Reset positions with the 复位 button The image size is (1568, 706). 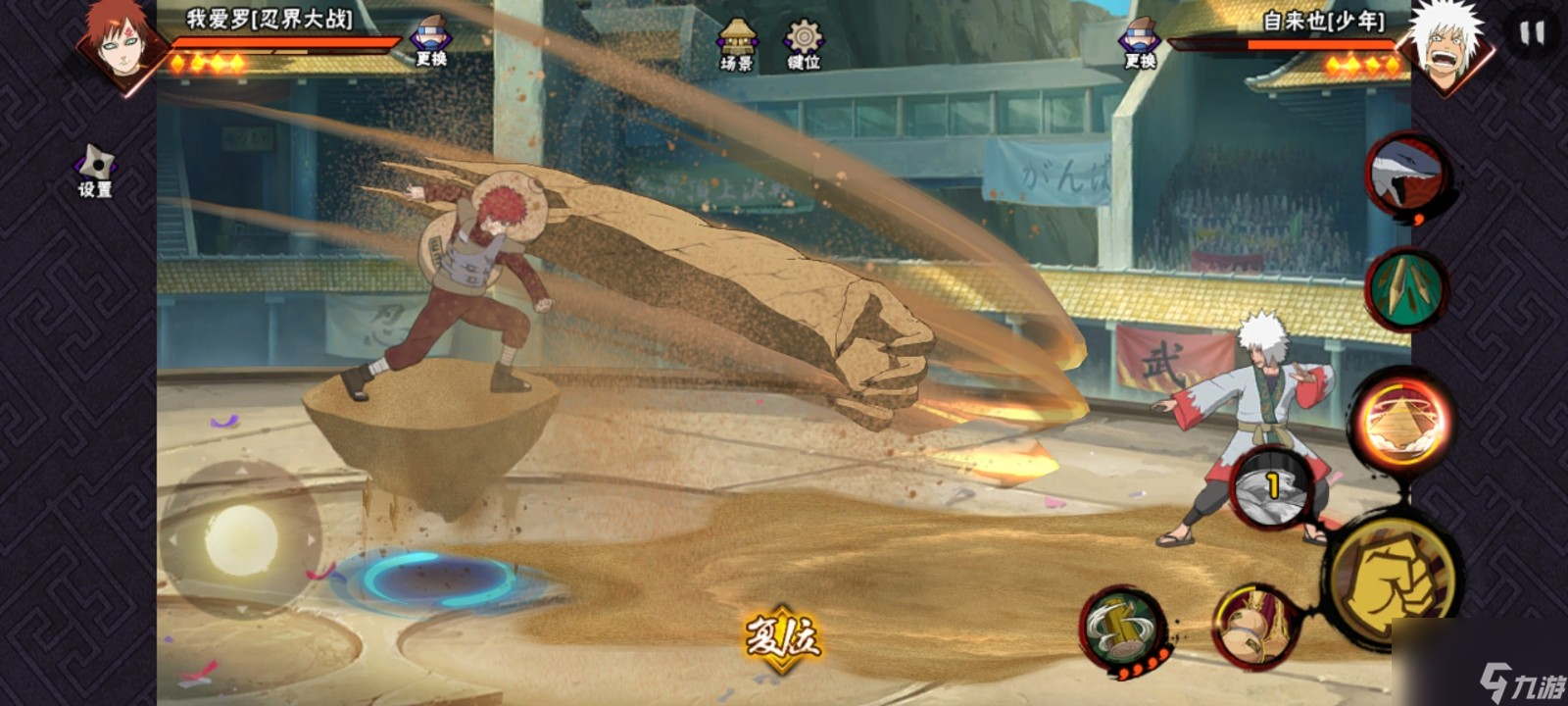coord(782,636)
